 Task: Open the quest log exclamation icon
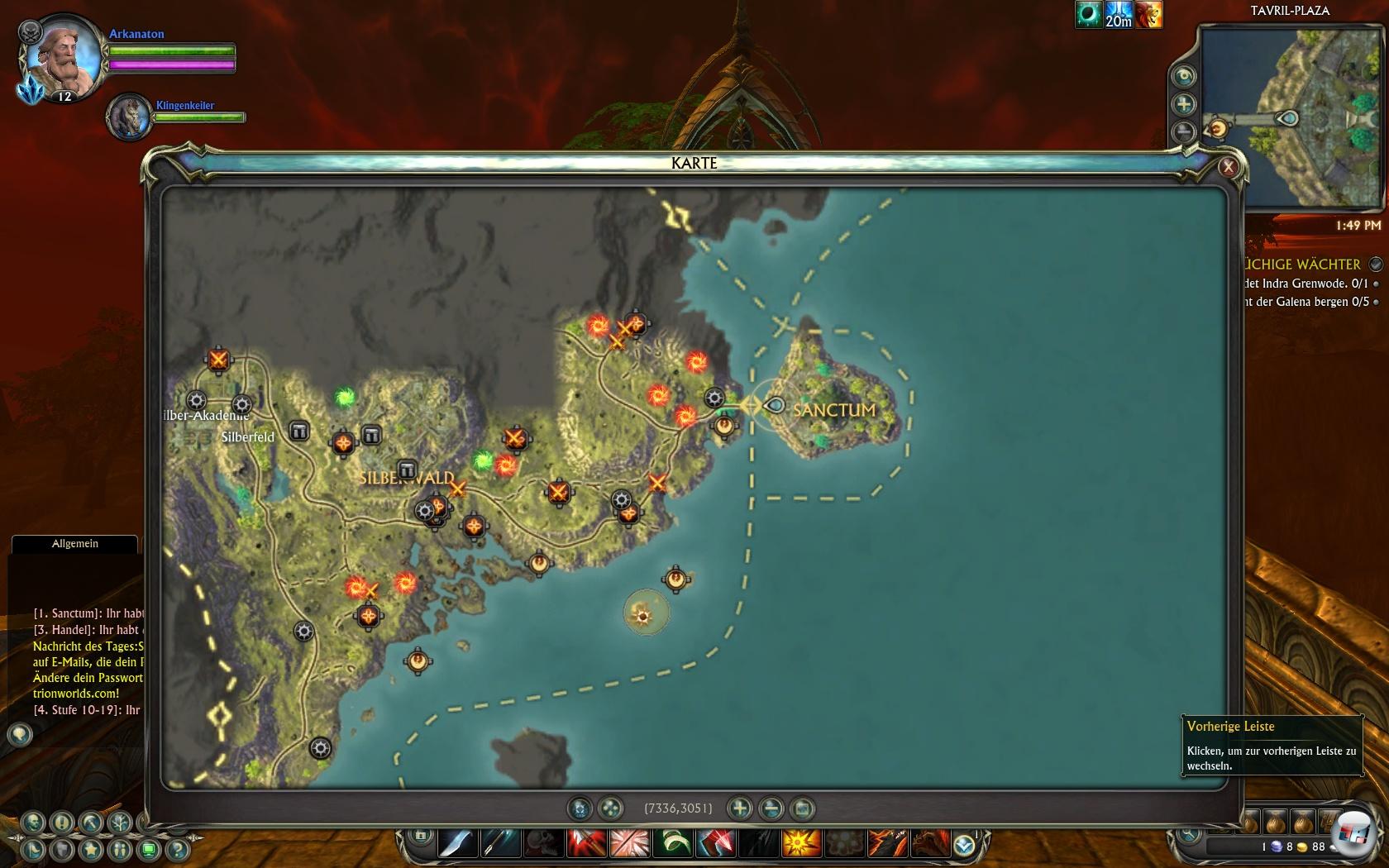(x=62, y=823)
